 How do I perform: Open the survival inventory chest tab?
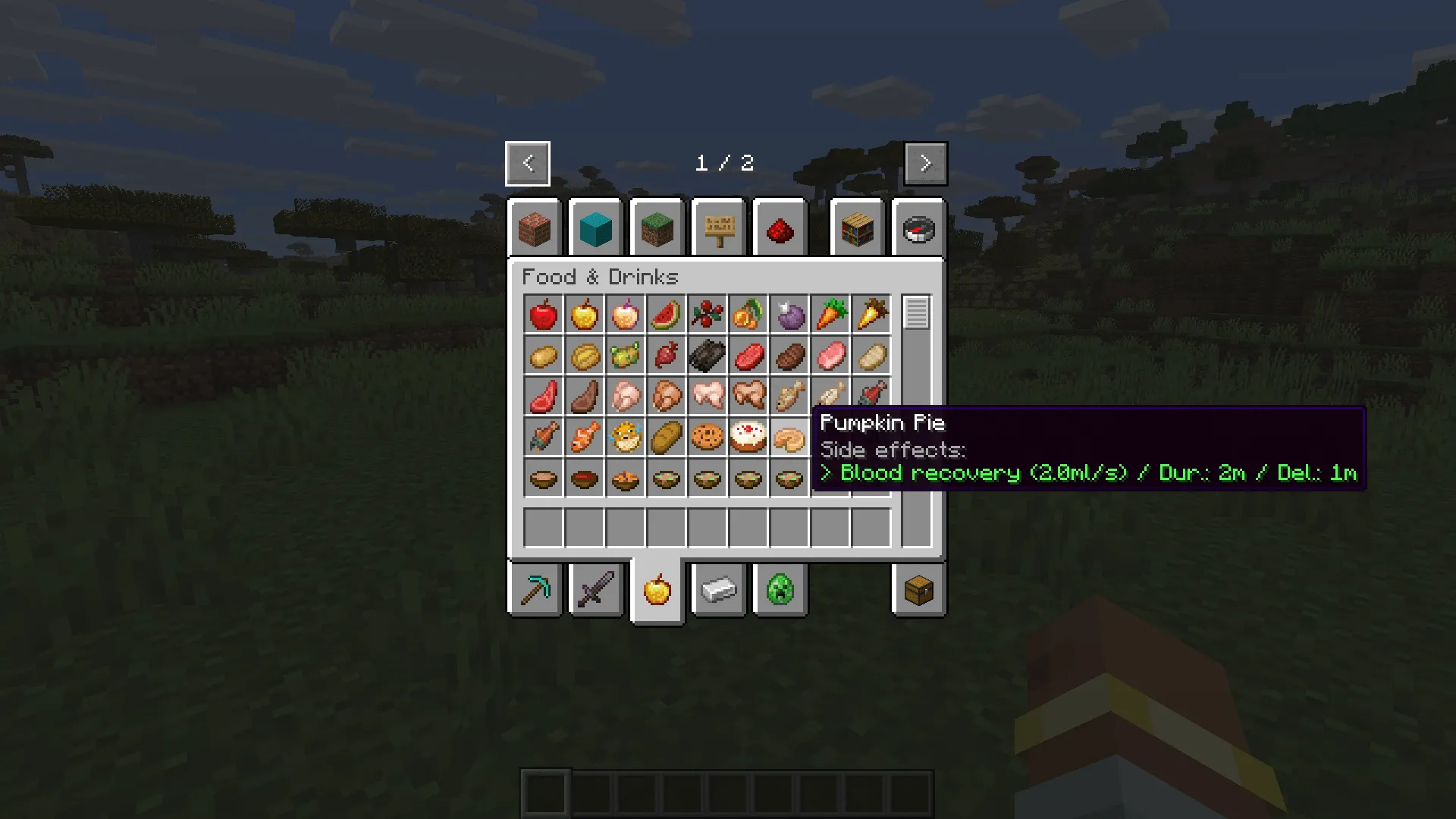click(919, 591)
